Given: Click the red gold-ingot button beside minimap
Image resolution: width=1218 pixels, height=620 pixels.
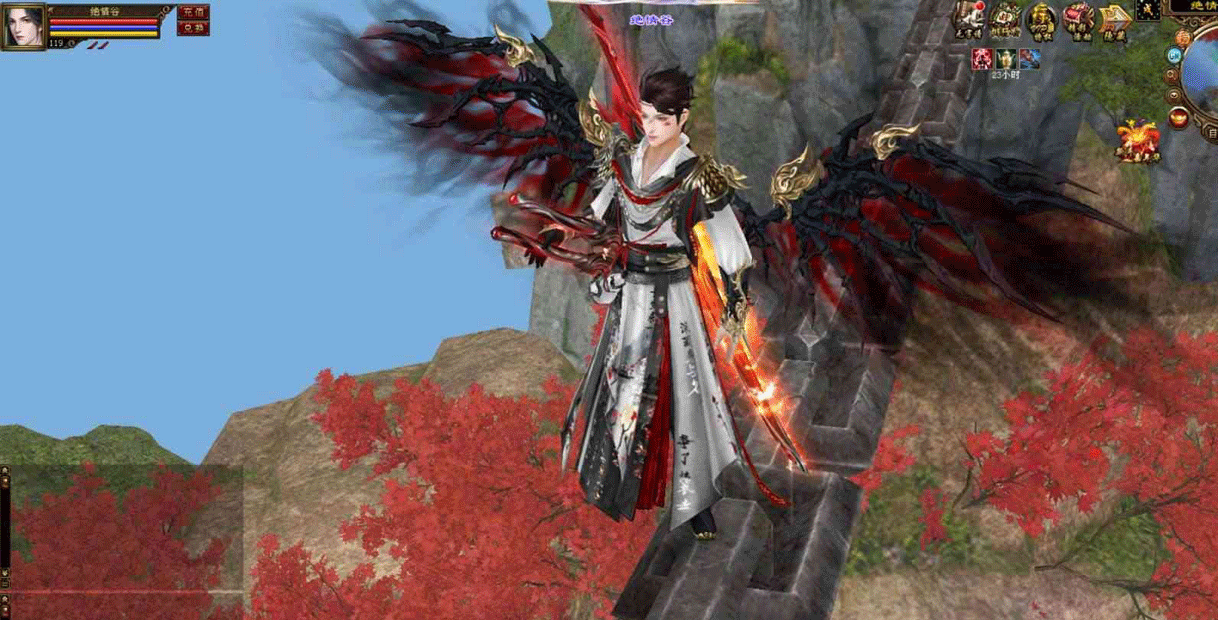Looking at the screenshot, I should (x=1179, y=119).
